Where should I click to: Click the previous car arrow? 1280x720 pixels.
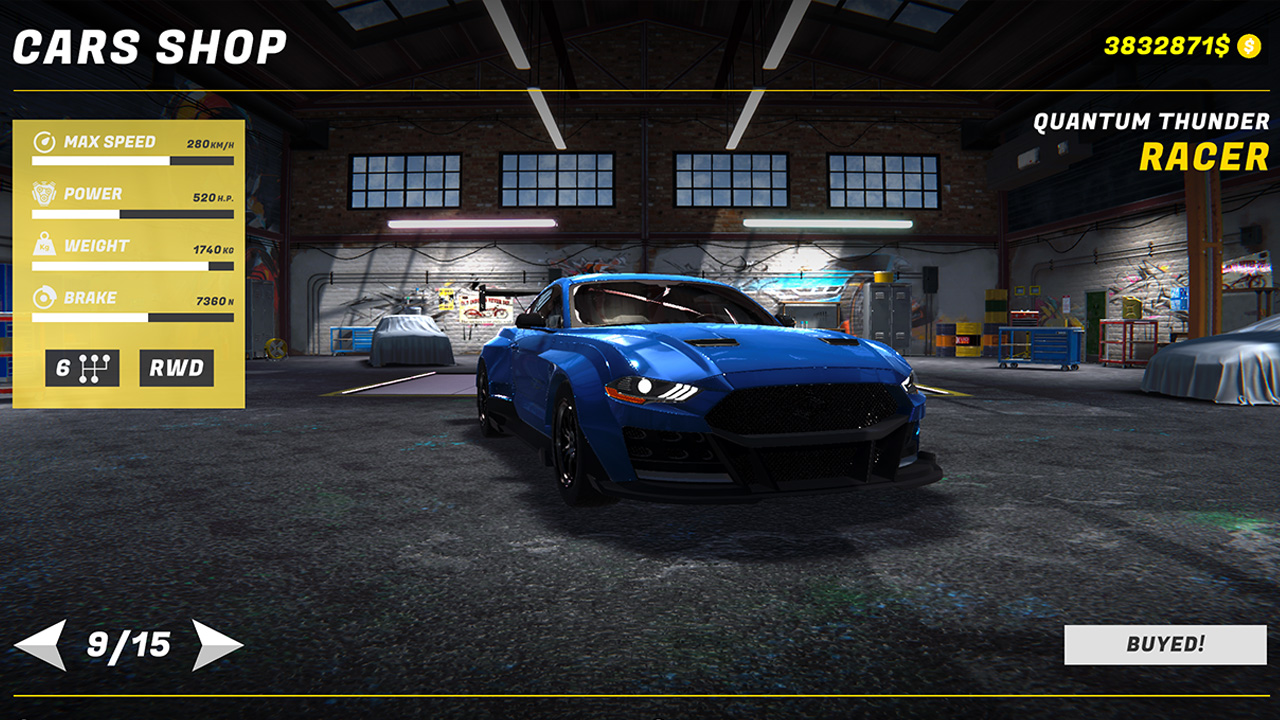click(42, 646)
